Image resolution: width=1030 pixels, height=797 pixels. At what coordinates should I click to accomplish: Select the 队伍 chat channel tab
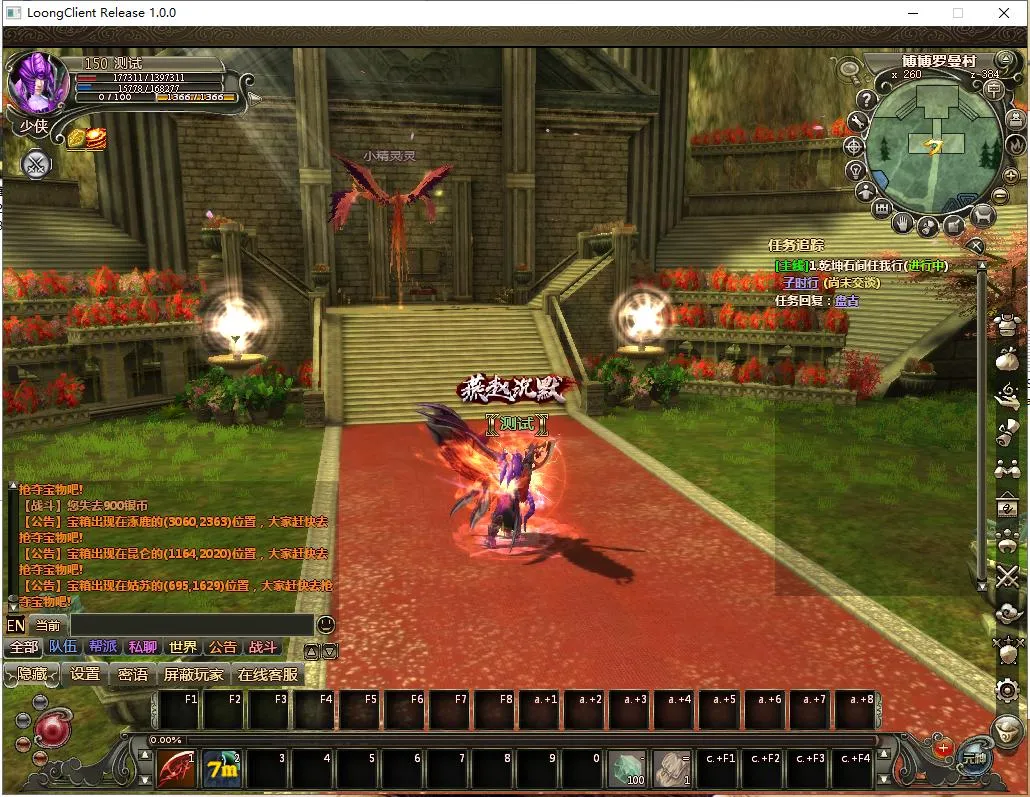pos(63,647)
